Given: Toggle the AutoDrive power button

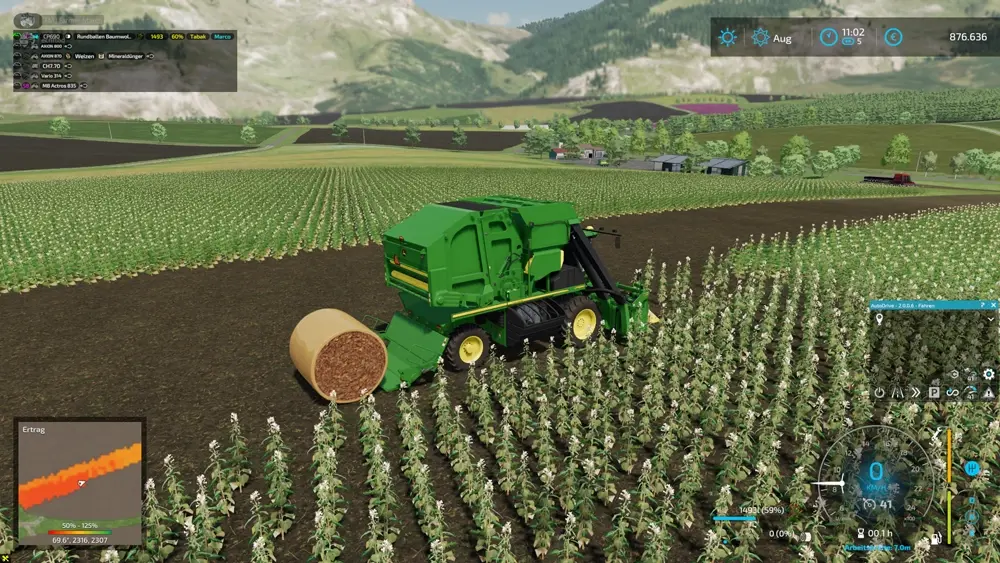Looking at the screenshot, I should click(x=879, y=393).
